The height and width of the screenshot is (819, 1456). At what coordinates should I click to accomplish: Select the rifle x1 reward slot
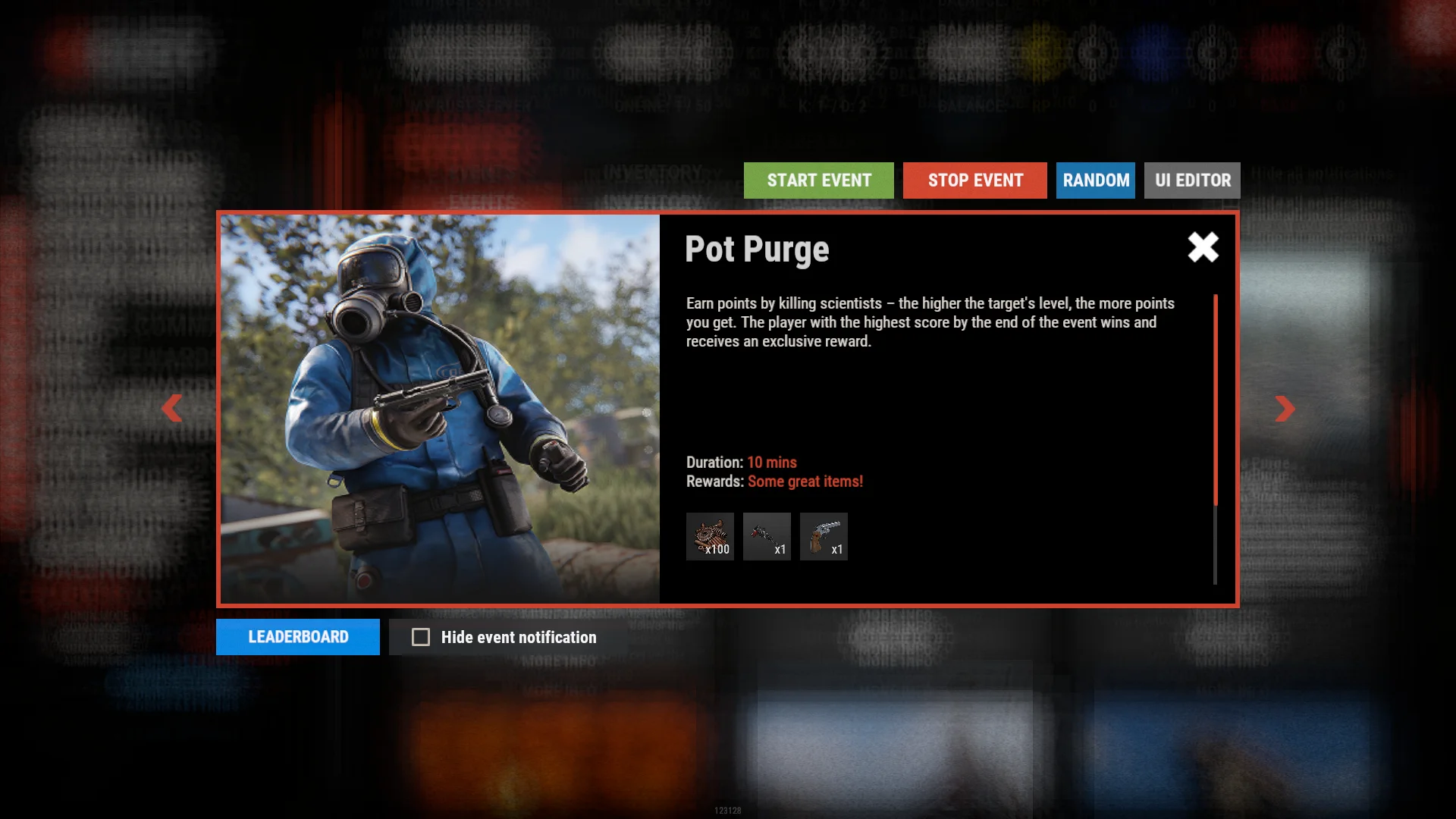pos(767,537)
